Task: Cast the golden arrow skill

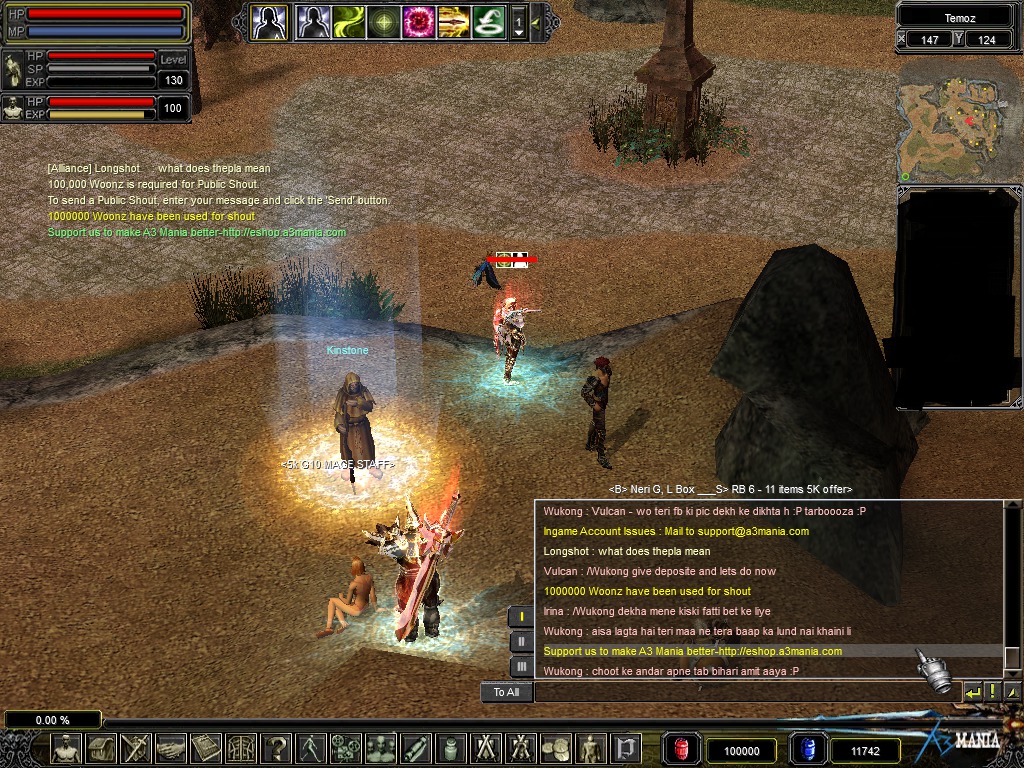Action: (x=452, y=22)
